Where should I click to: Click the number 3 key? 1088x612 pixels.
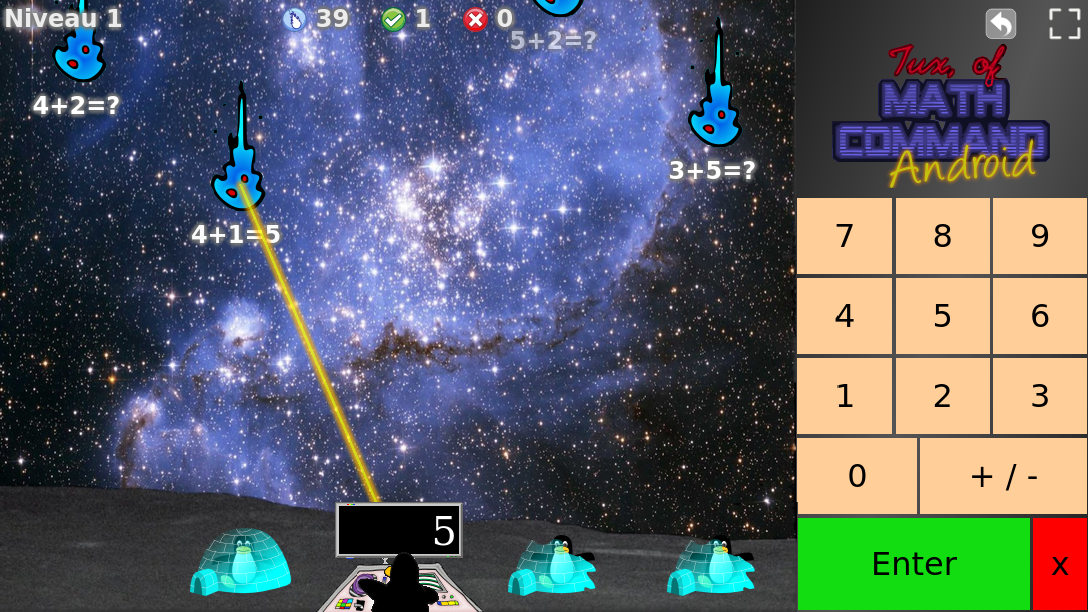coord(1040,396)
